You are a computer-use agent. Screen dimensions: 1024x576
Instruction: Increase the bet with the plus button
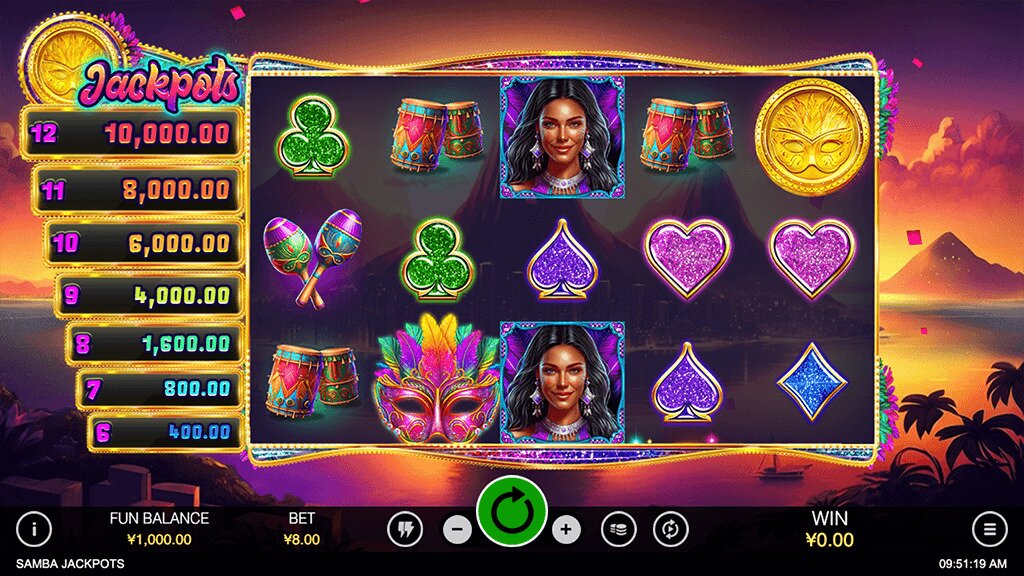point(565,529)
